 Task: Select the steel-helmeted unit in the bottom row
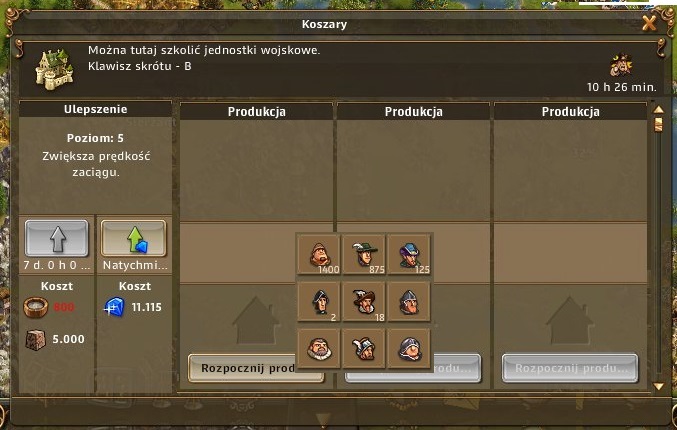pyautogui.click(x=408, y=347)
